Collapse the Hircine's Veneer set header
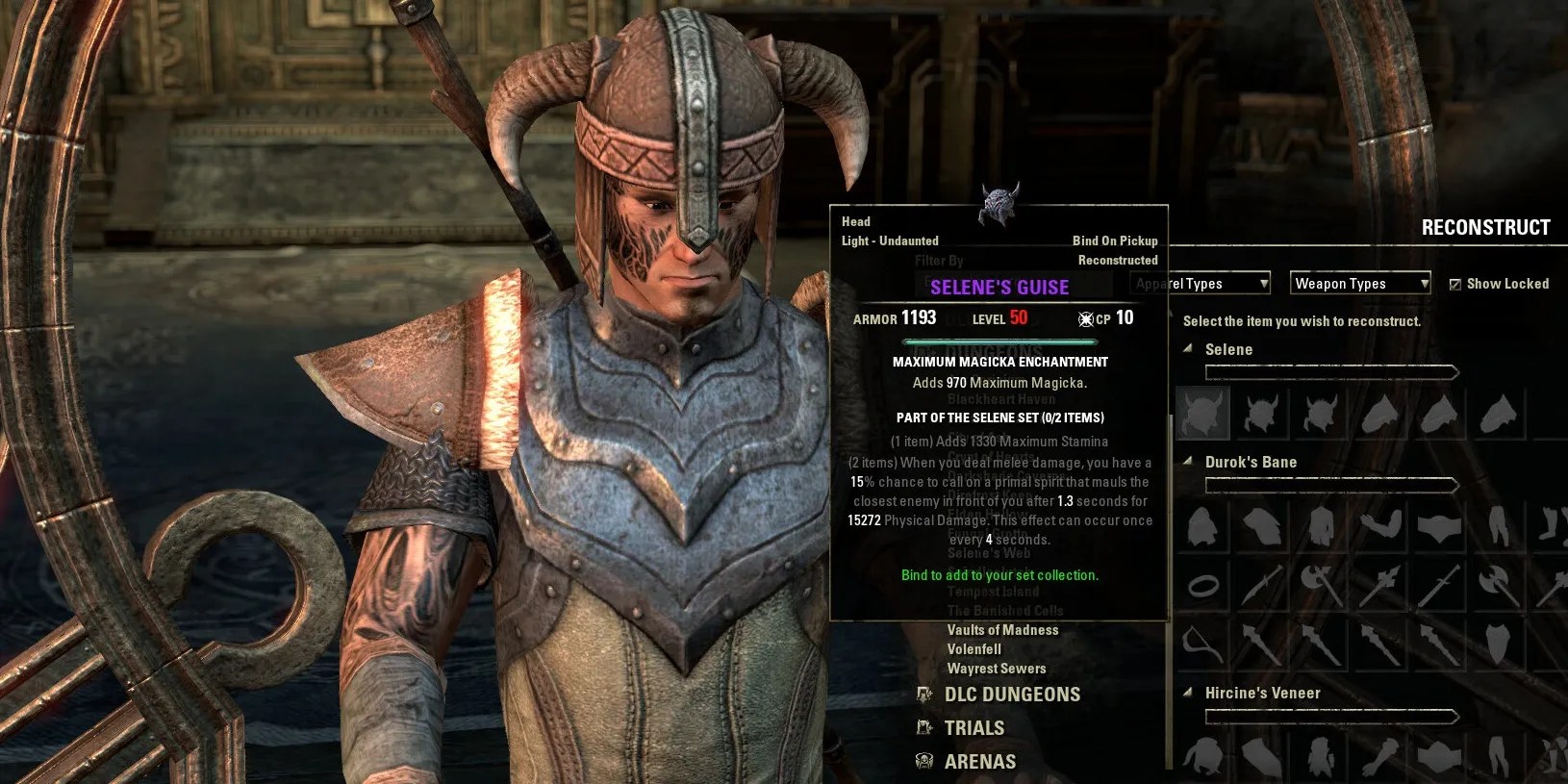Screen dimensions: 1568x784 click(x=1189, y=693)
